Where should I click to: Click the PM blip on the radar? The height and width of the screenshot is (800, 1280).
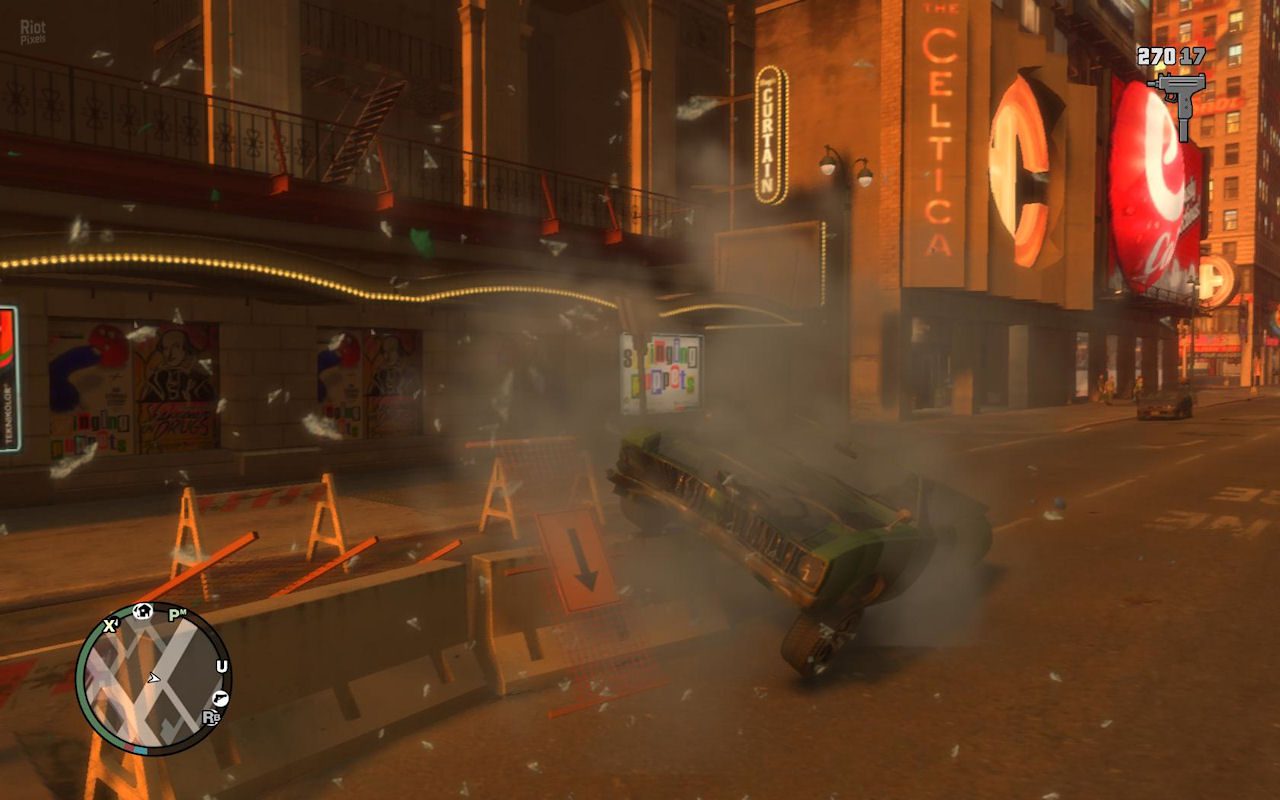176,613
